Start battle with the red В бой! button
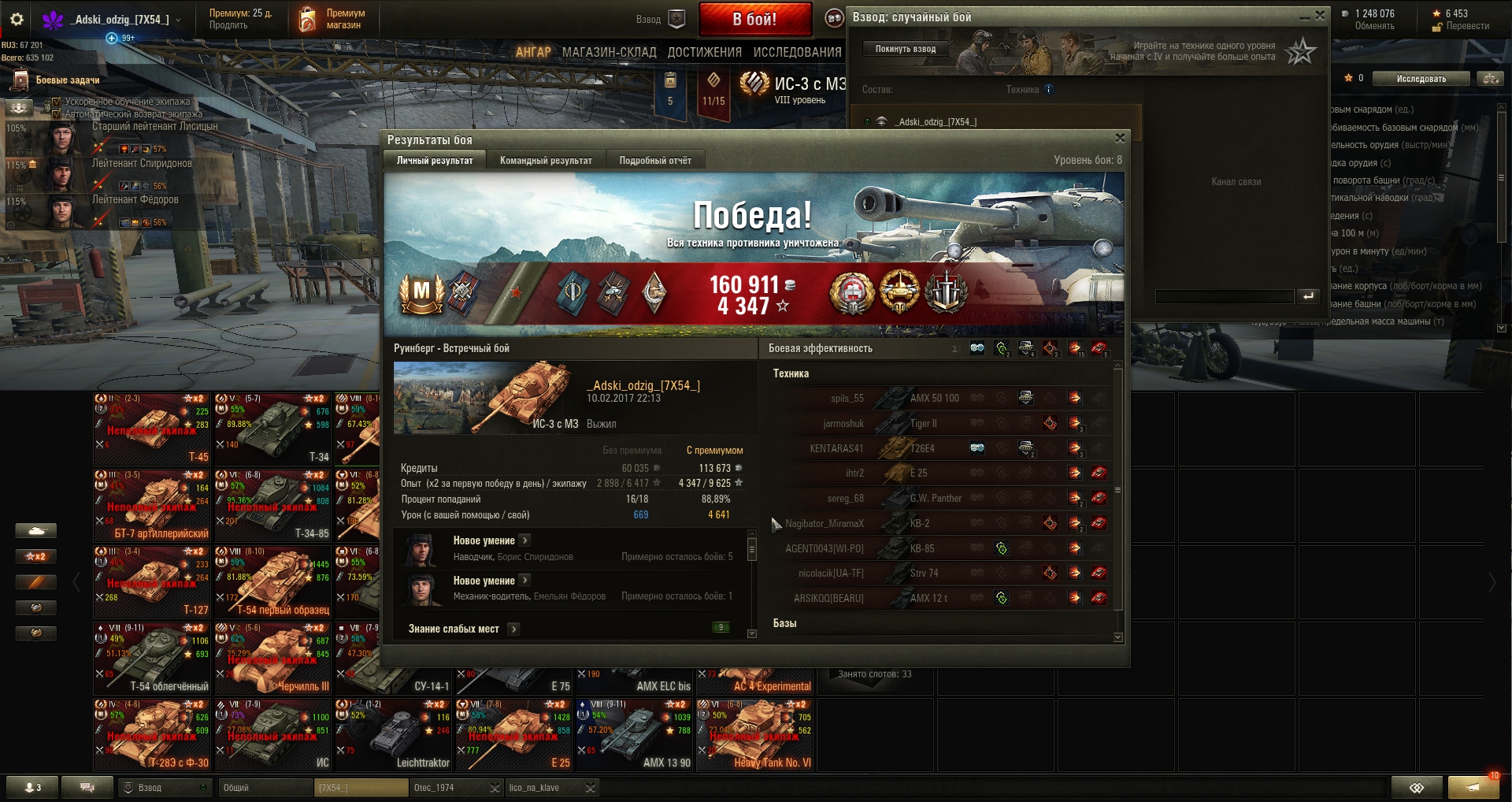 (754, 20)
